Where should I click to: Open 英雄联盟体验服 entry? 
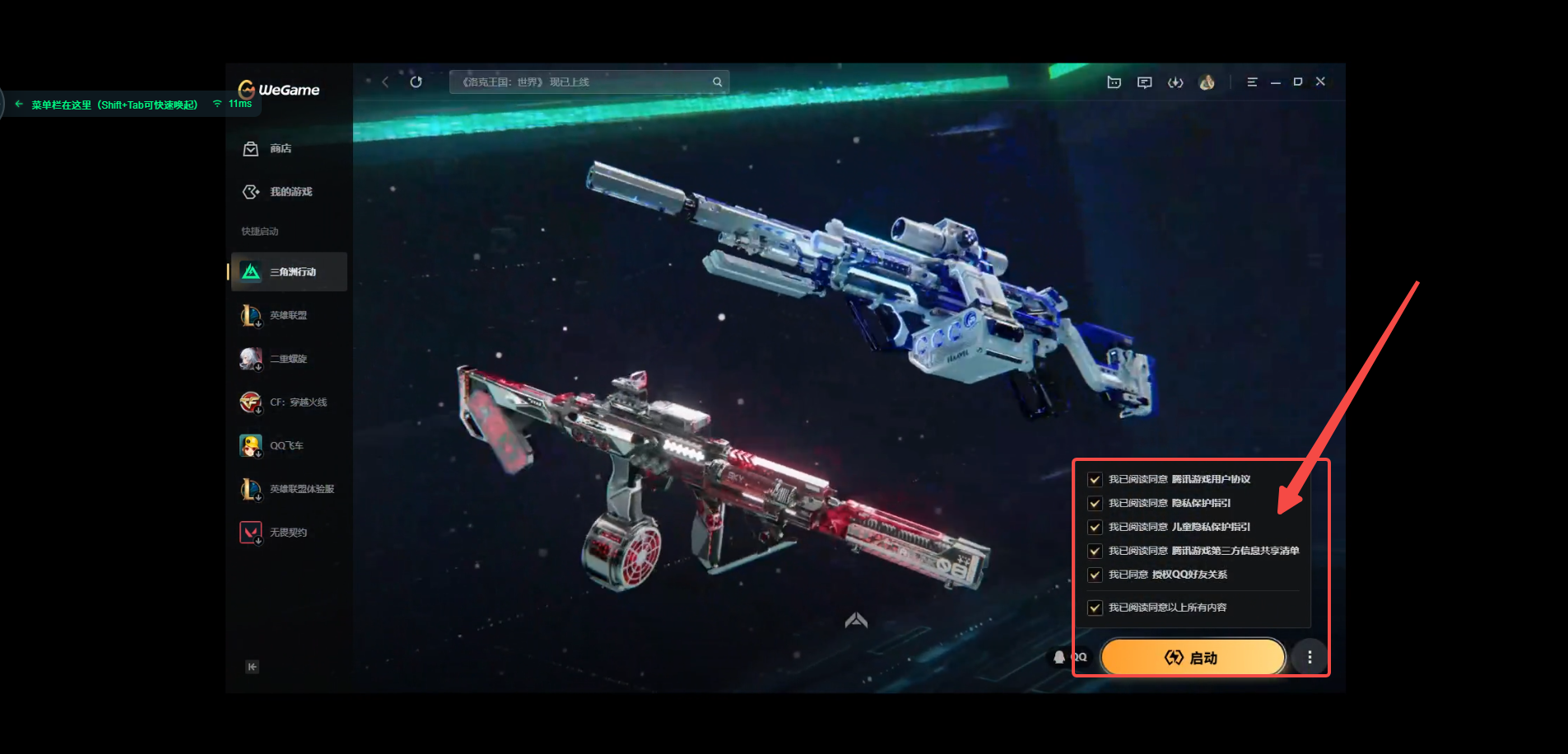[x=300, y=489]
